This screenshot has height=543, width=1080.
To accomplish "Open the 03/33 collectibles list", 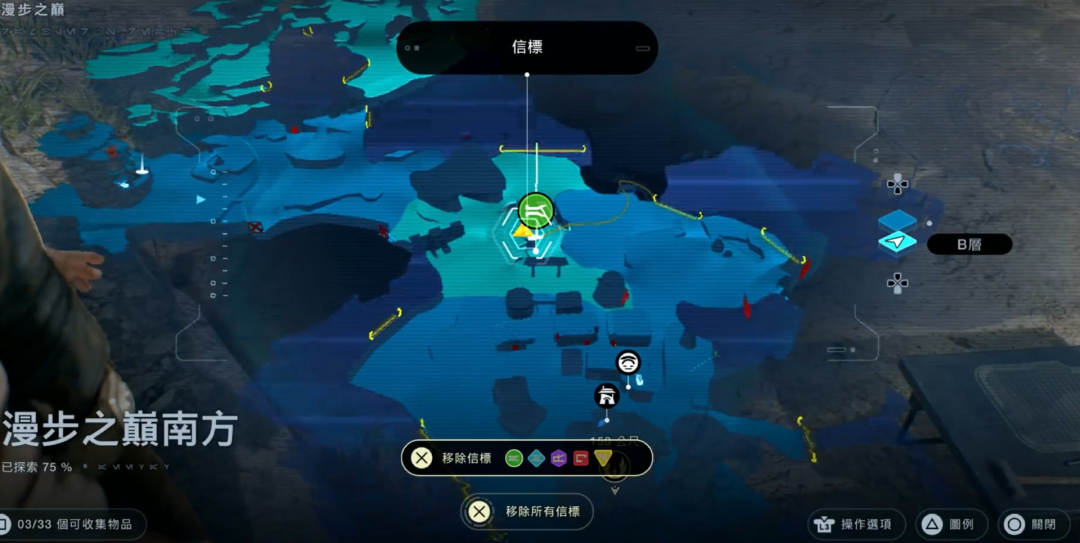I will [72, 524].
